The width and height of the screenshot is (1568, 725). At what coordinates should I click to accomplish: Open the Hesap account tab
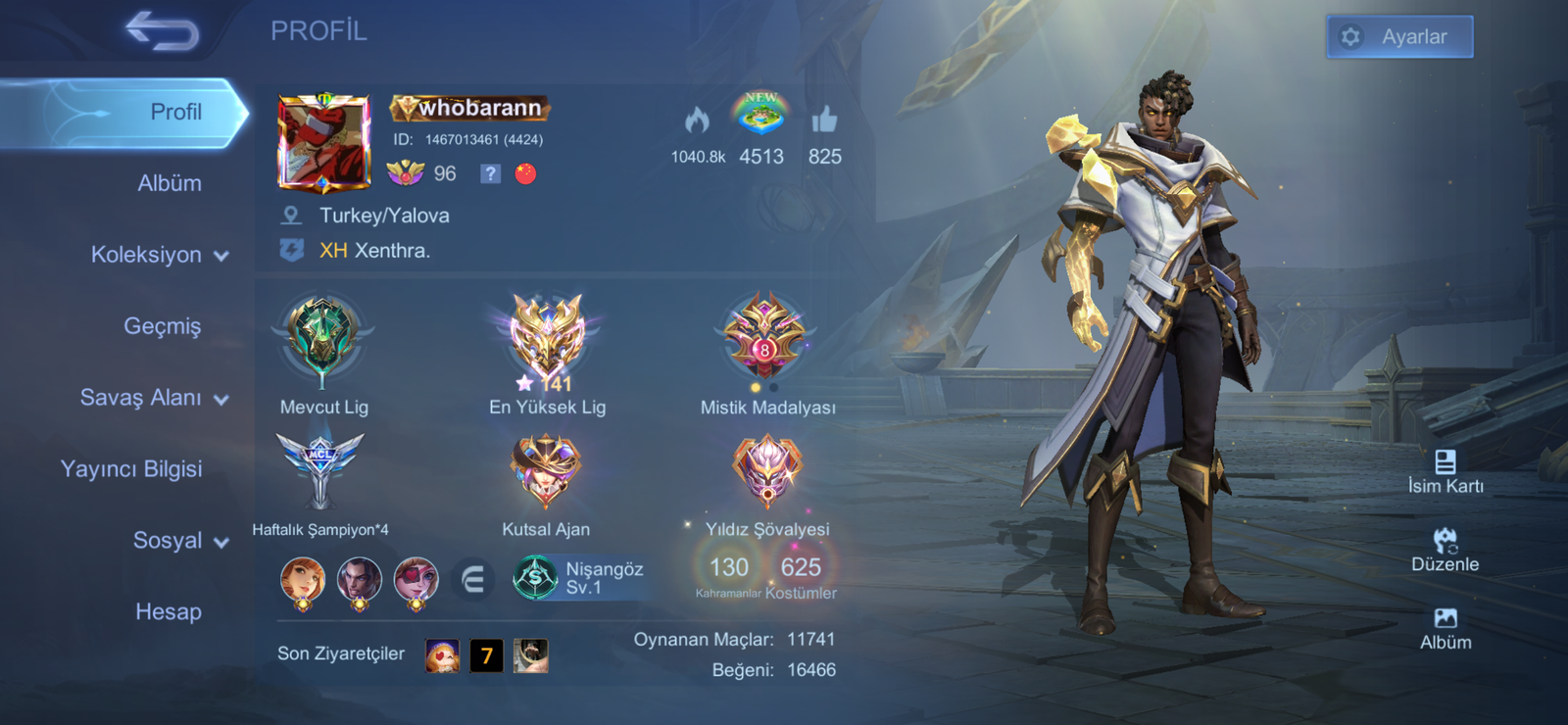point(169,612)
